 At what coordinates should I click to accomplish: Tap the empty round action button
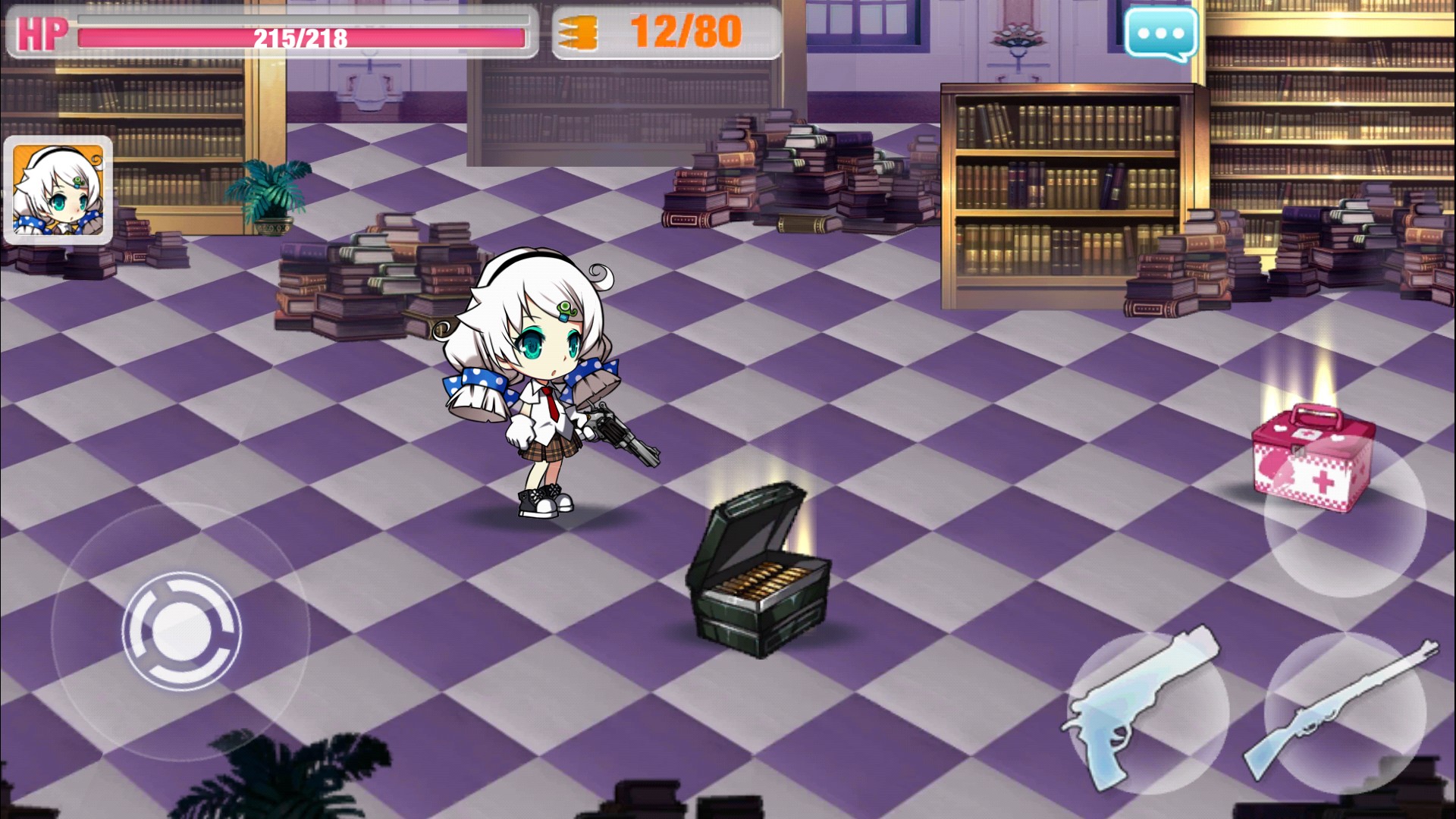(x=1345, y=518)
